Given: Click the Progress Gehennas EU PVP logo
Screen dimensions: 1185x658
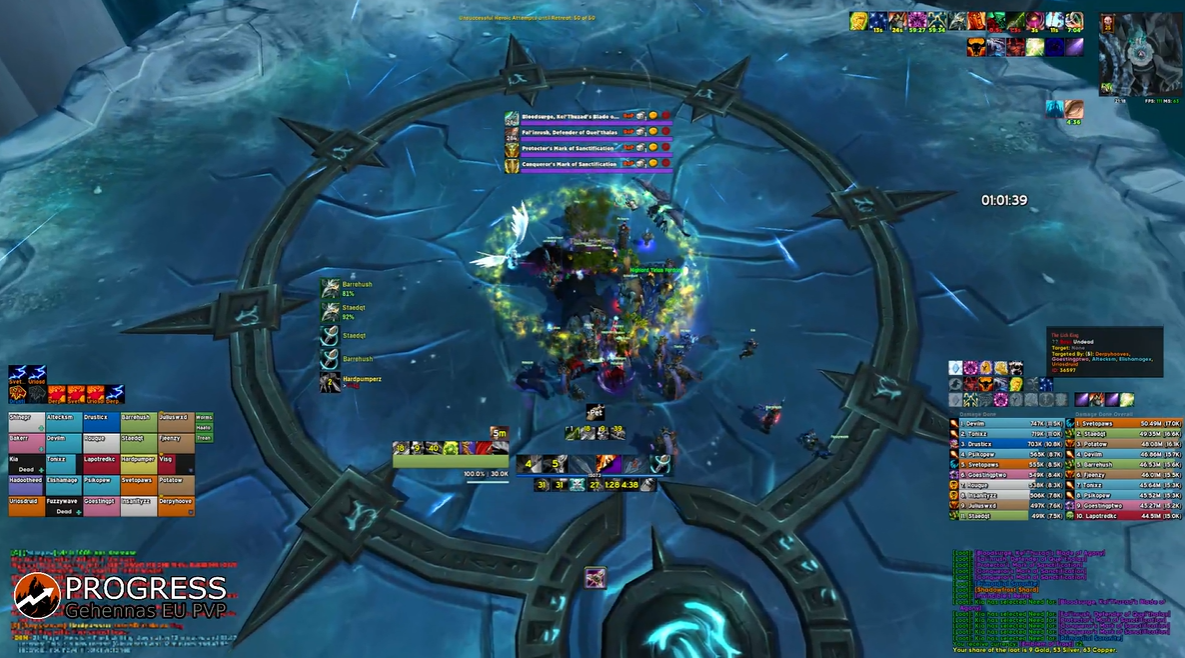Looking at the screenshot, I should click(120, 595).
